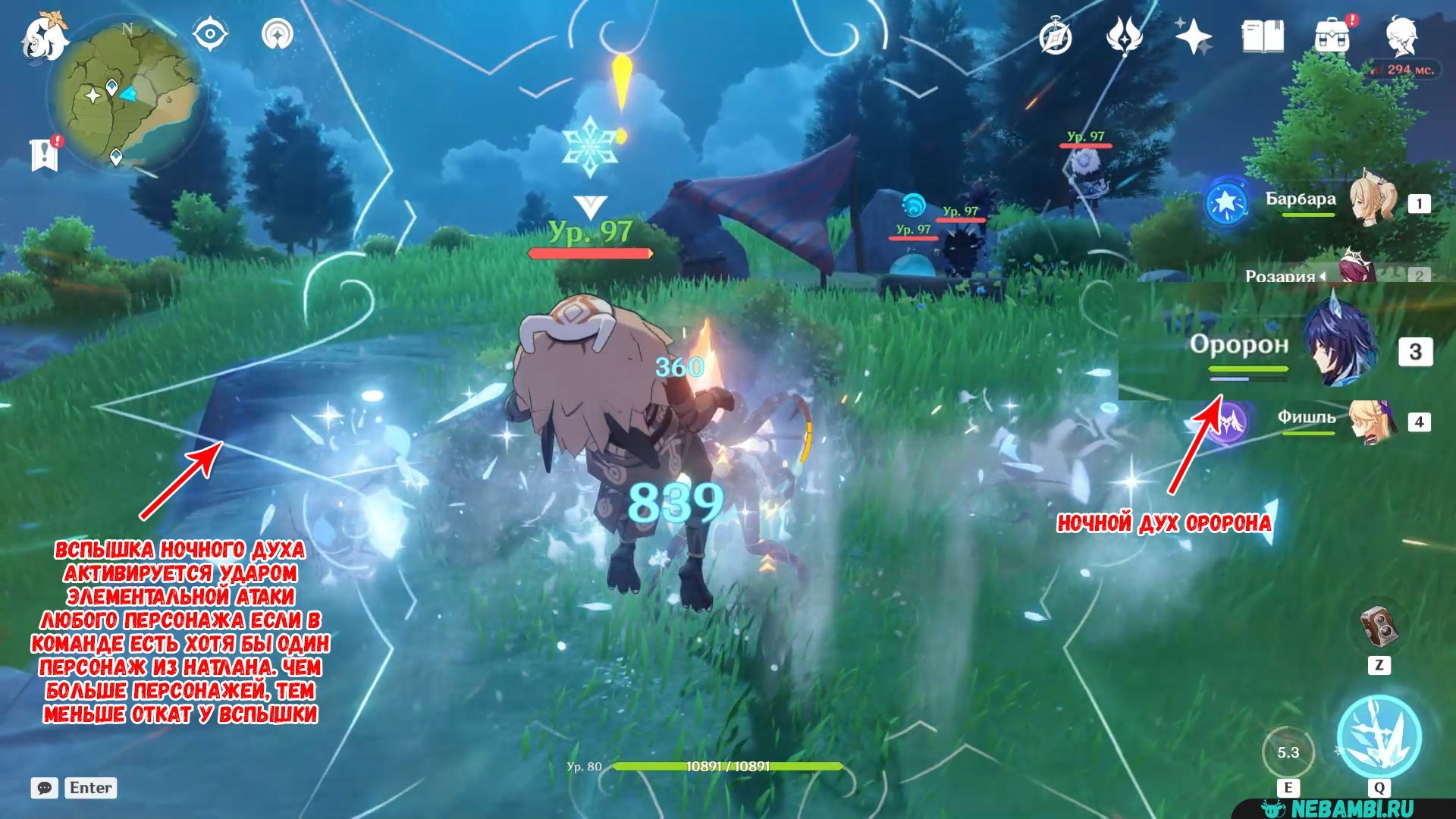
Task: Open the Paimon menu
Action: click(x=44, y=38)
